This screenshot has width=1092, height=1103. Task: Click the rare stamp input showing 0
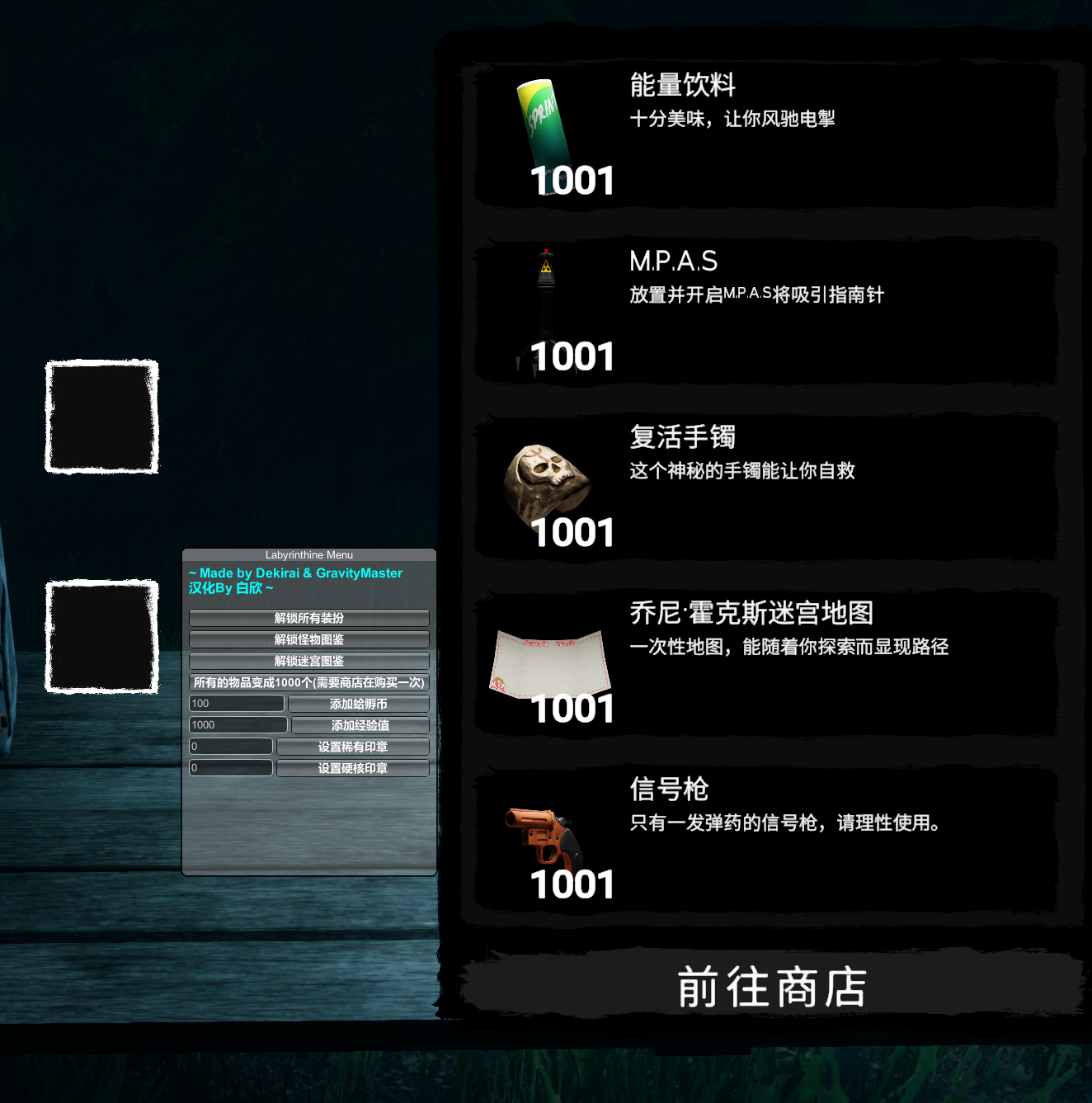coord(230,746)
